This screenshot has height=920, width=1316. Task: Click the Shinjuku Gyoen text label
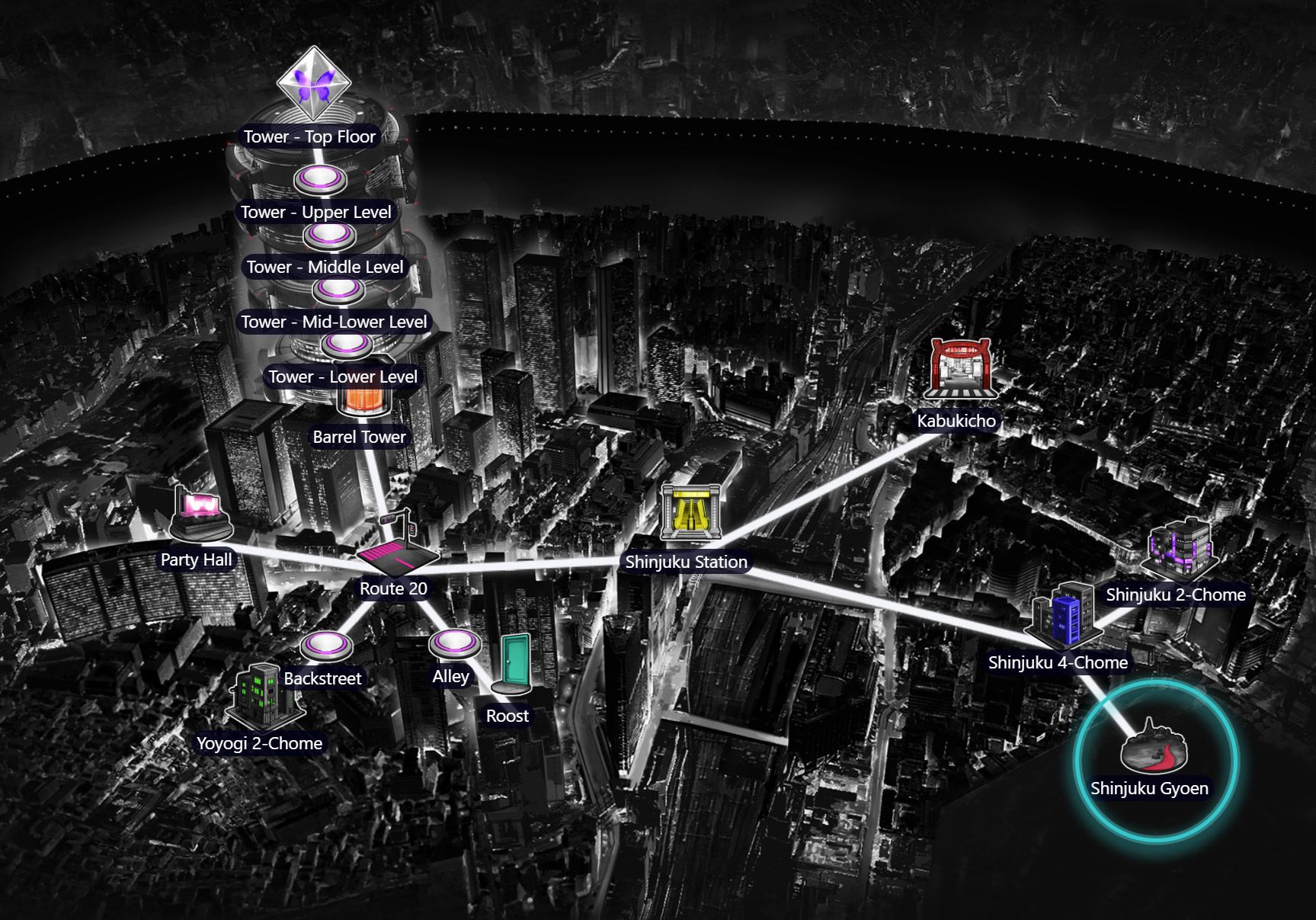pos(1151,788)
